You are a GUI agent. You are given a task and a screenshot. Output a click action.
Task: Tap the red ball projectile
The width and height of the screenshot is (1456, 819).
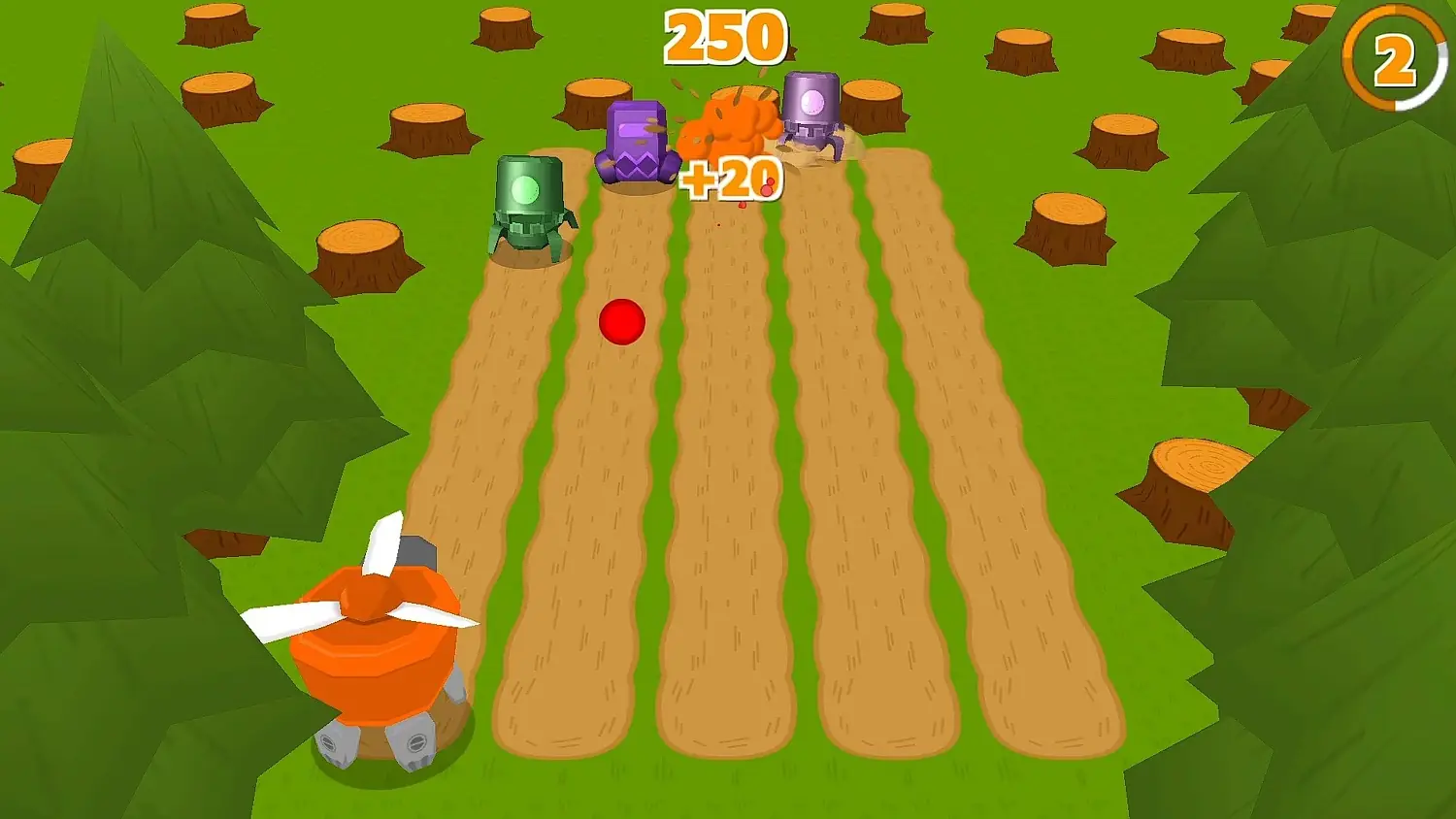[x=622, y=321]
